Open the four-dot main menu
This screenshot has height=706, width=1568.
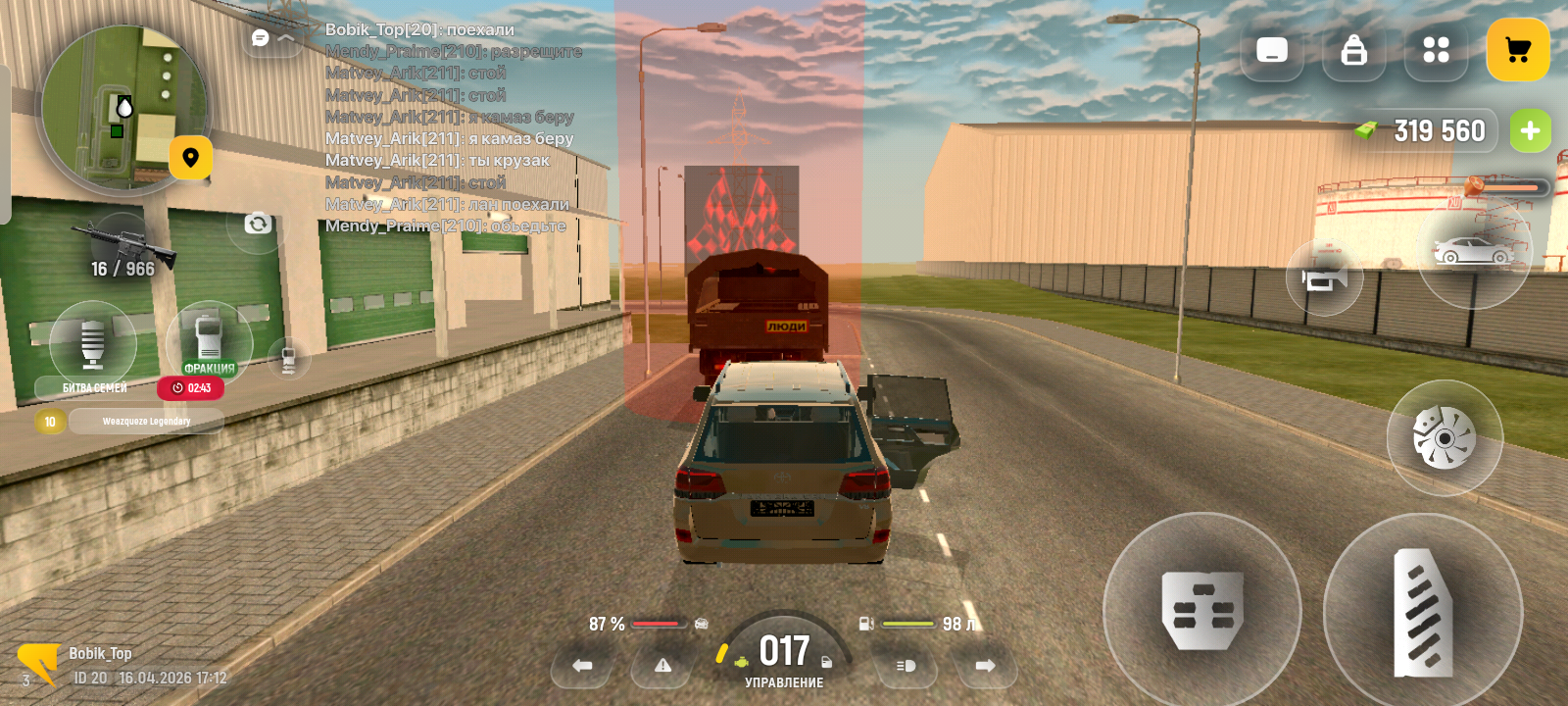1436,50
